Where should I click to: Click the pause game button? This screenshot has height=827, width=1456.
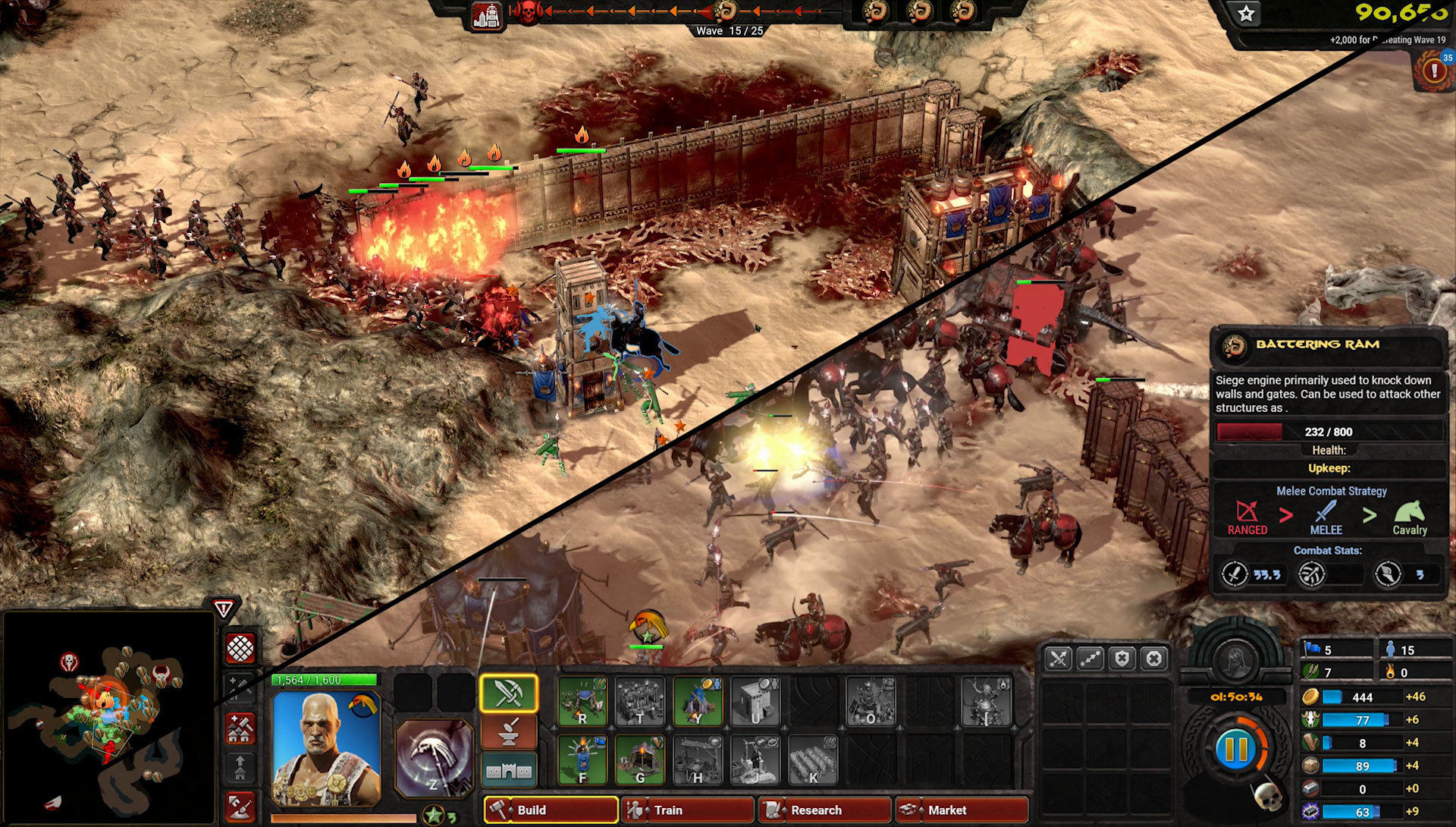pos(1235,749)
